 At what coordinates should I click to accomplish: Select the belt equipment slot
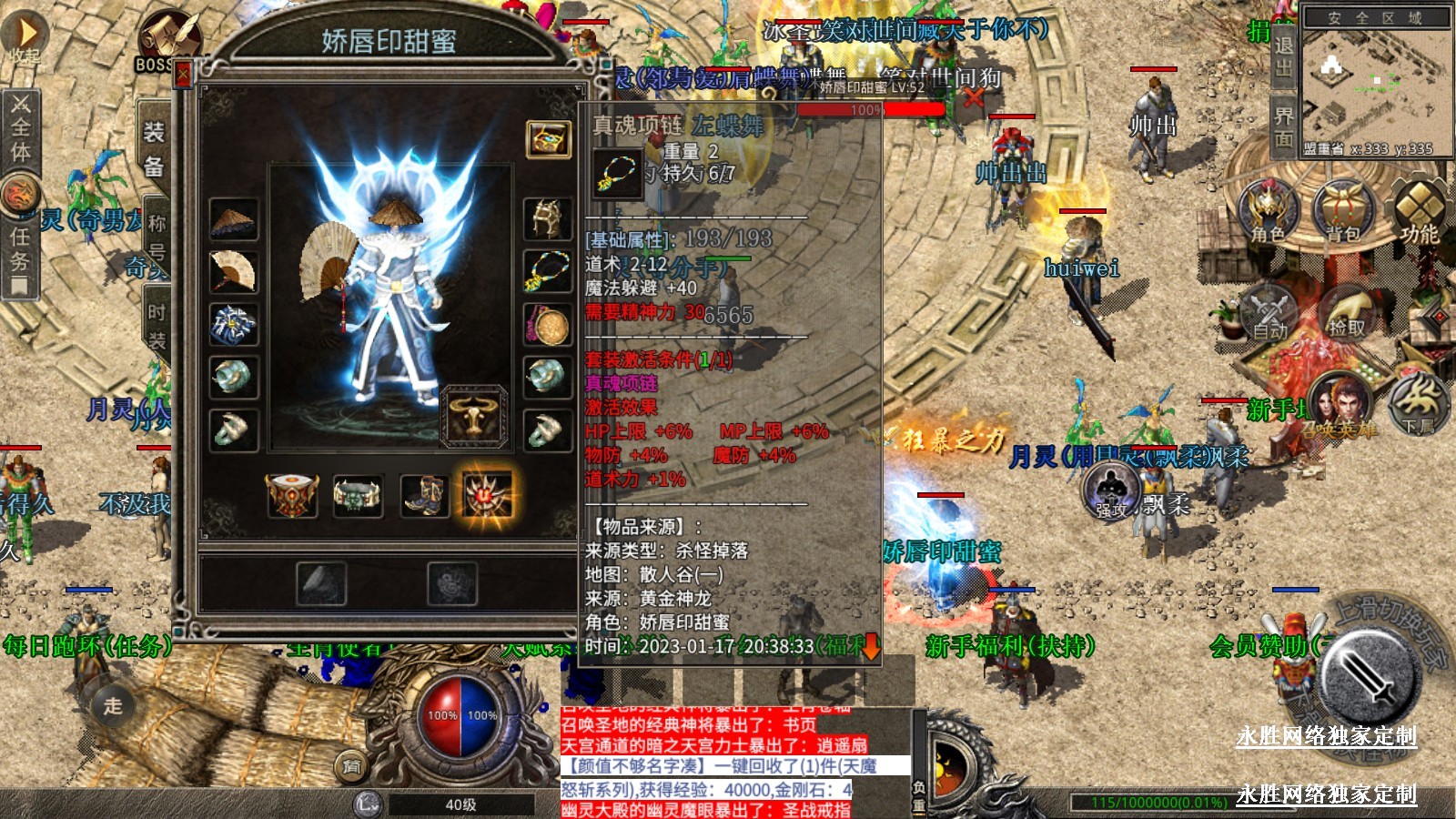click(358, 495)
